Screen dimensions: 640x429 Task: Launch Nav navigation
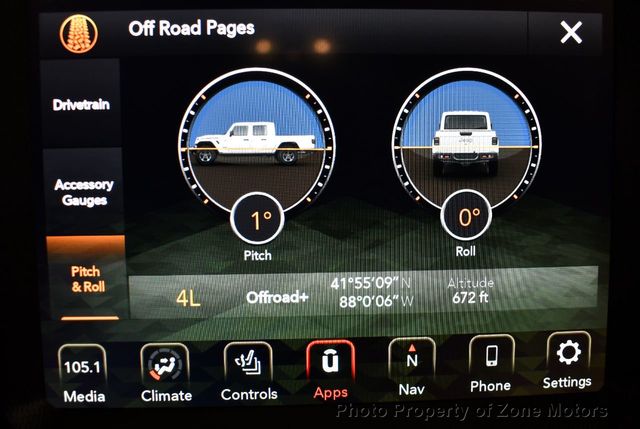click(412, 366)
